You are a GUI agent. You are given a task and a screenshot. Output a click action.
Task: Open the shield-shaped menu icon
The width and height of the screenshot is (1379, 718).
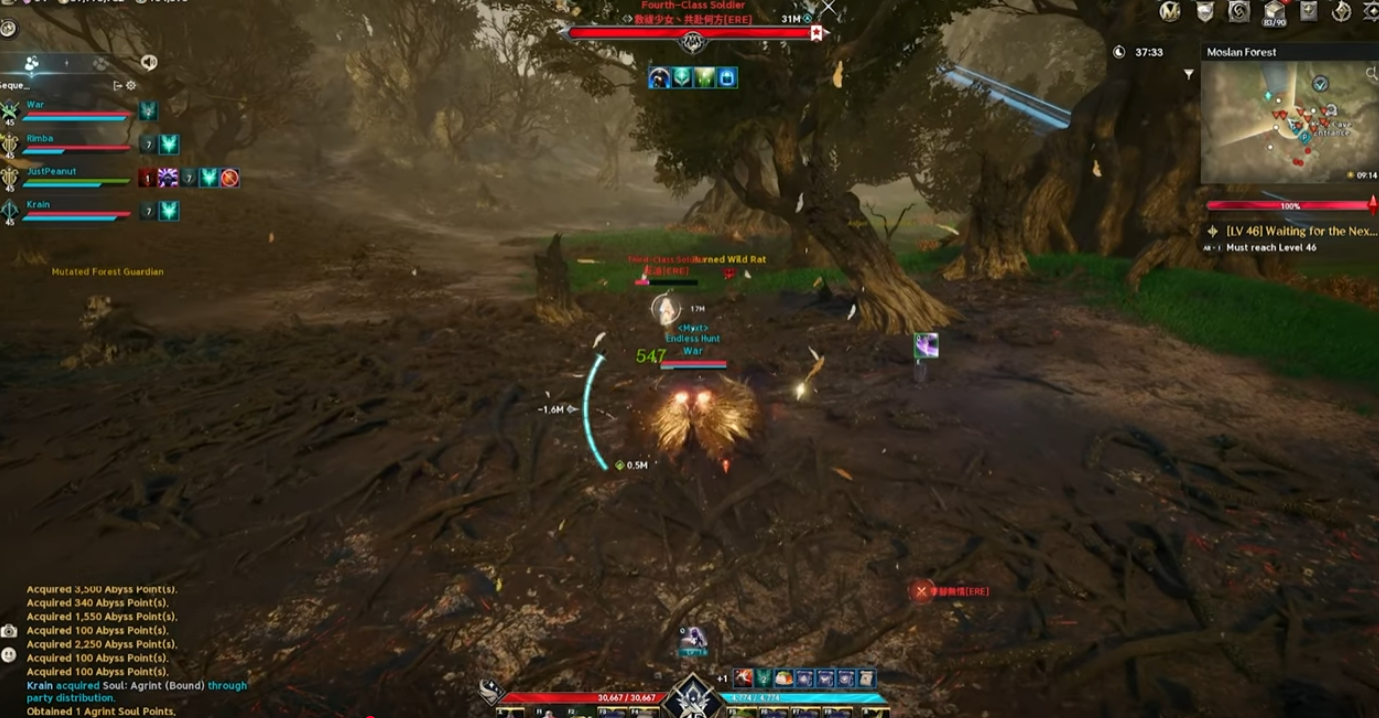(x=1207, y=11)
